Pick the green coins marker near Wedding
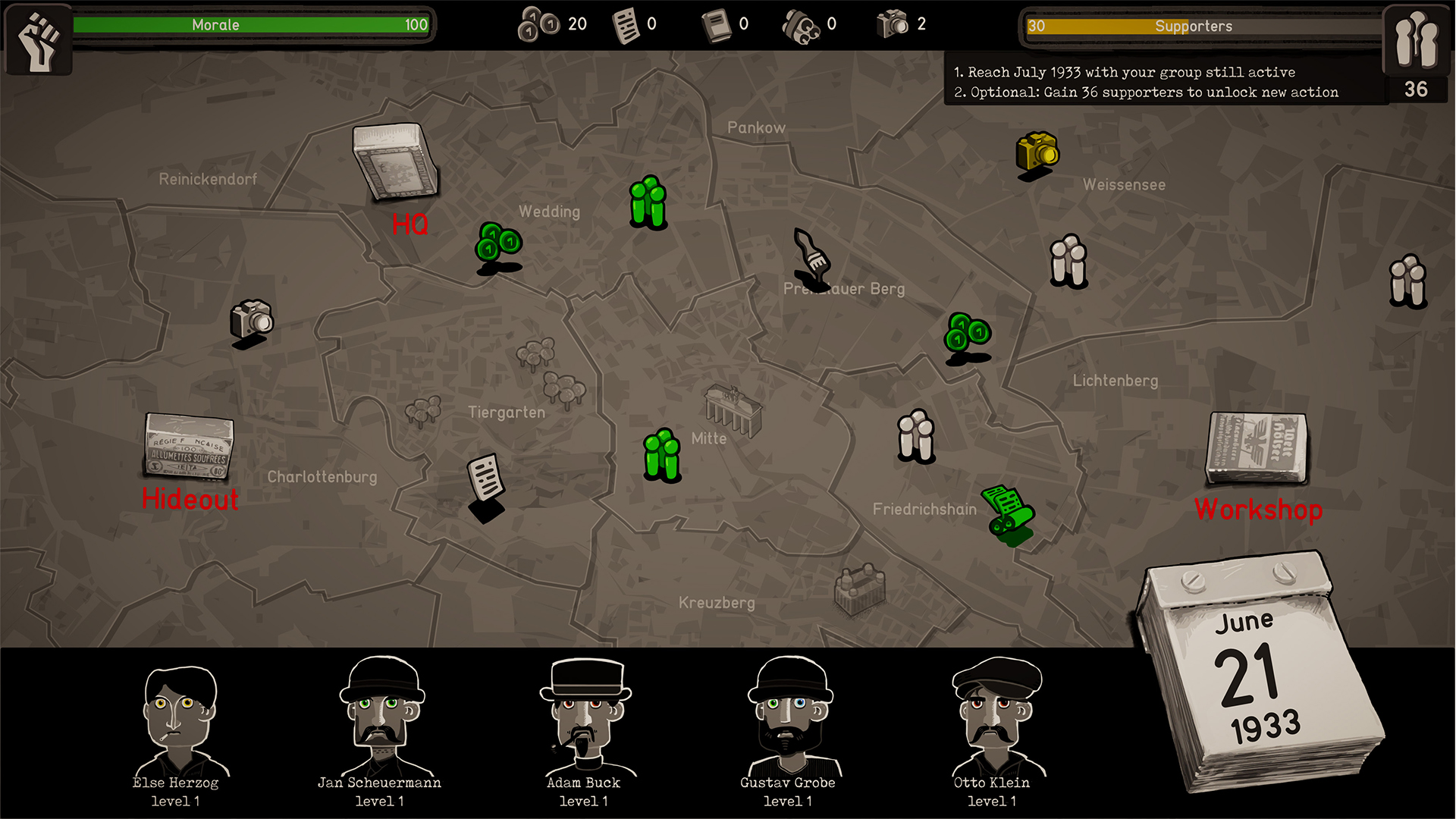 [x=498, y=243]
